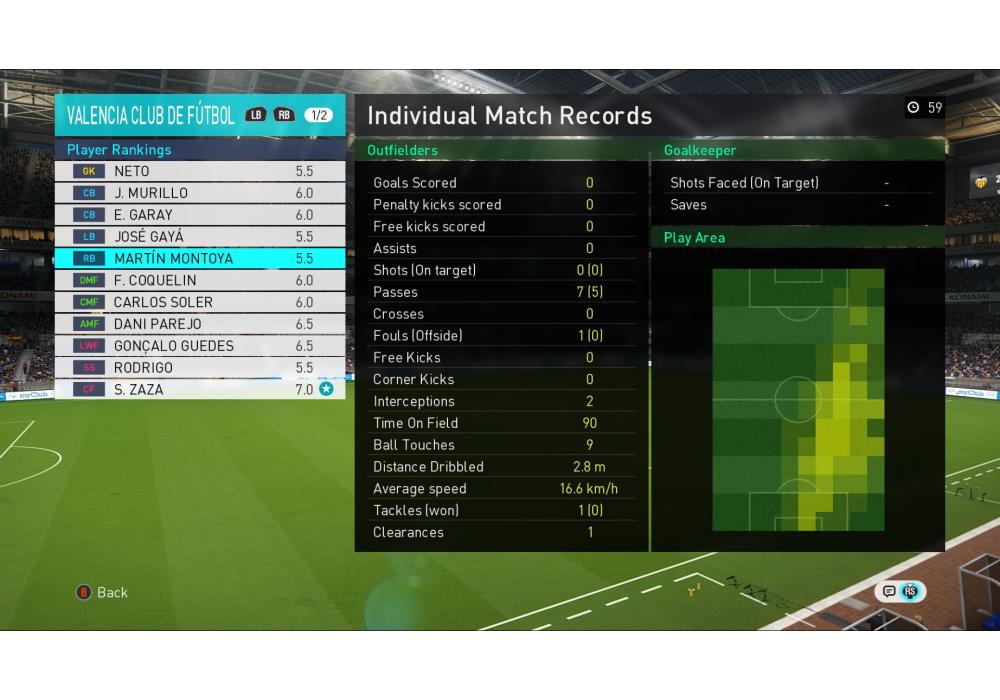Select E. Garay's player row
Image resolution: width=1000 pixels, height=700 pixels.
coord(200,215)
